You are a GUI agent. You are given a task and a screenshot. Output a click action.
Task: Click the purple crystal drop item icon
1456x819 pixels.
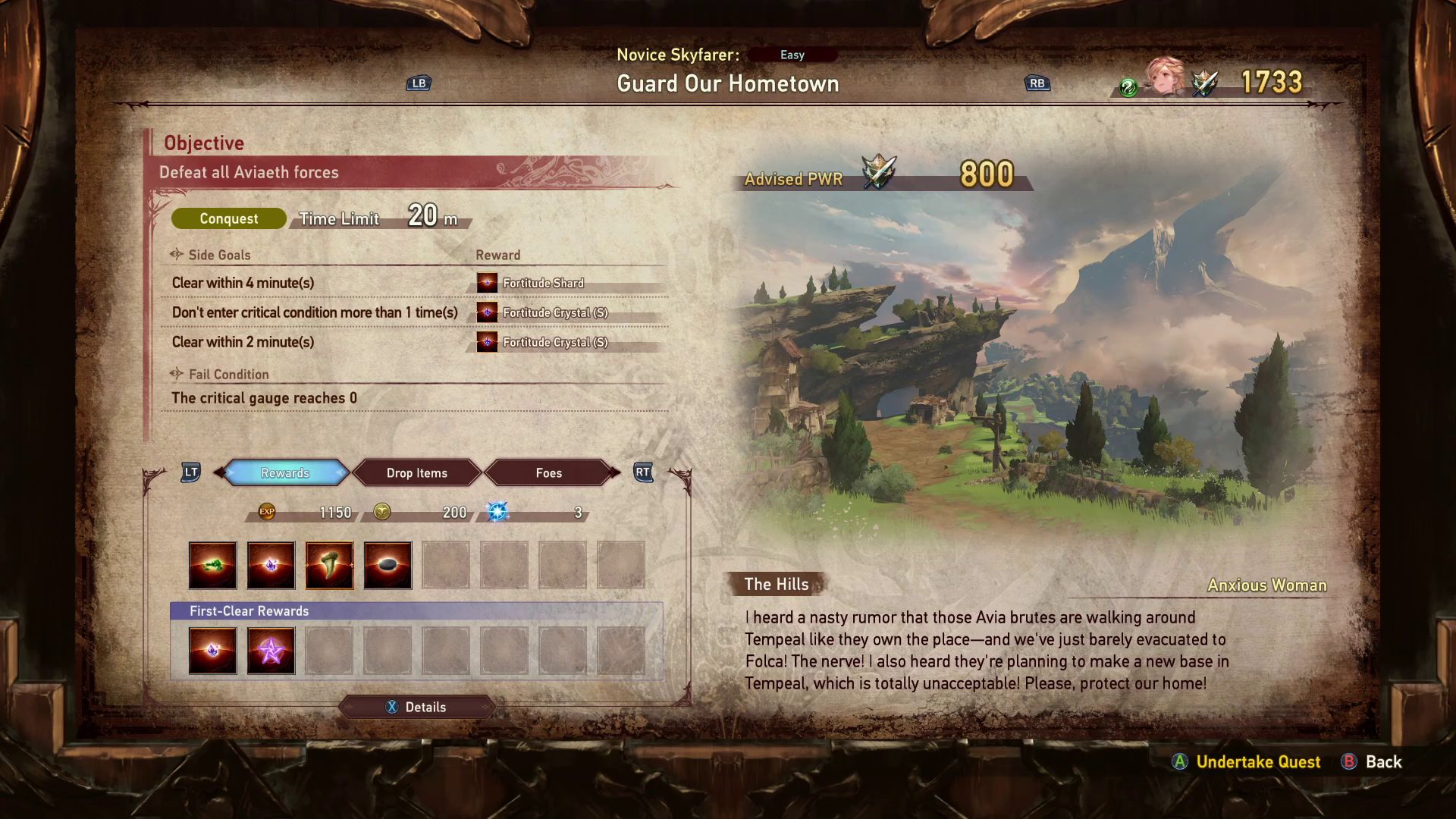271,565
